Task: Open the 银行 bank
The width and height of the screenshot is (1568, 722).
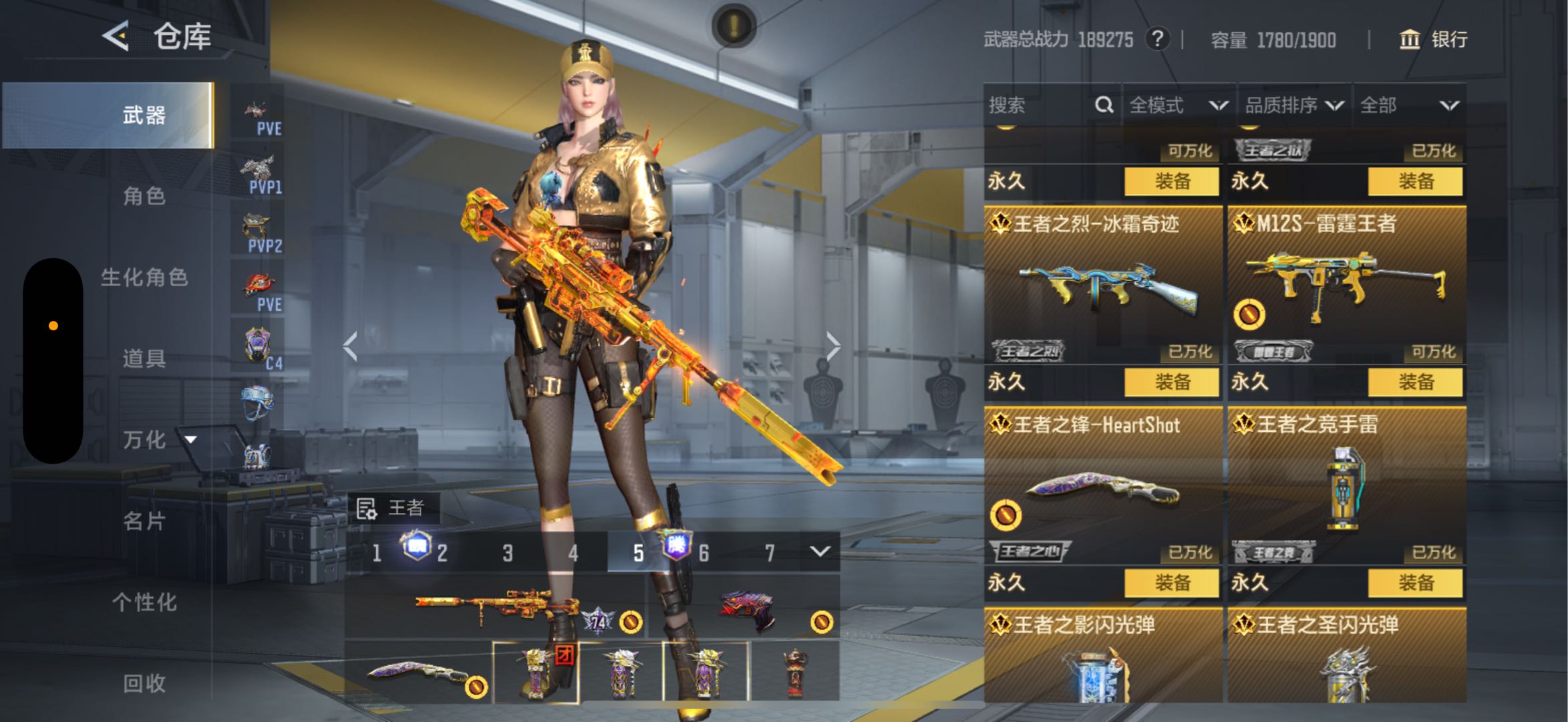Action: (1433, 39)
